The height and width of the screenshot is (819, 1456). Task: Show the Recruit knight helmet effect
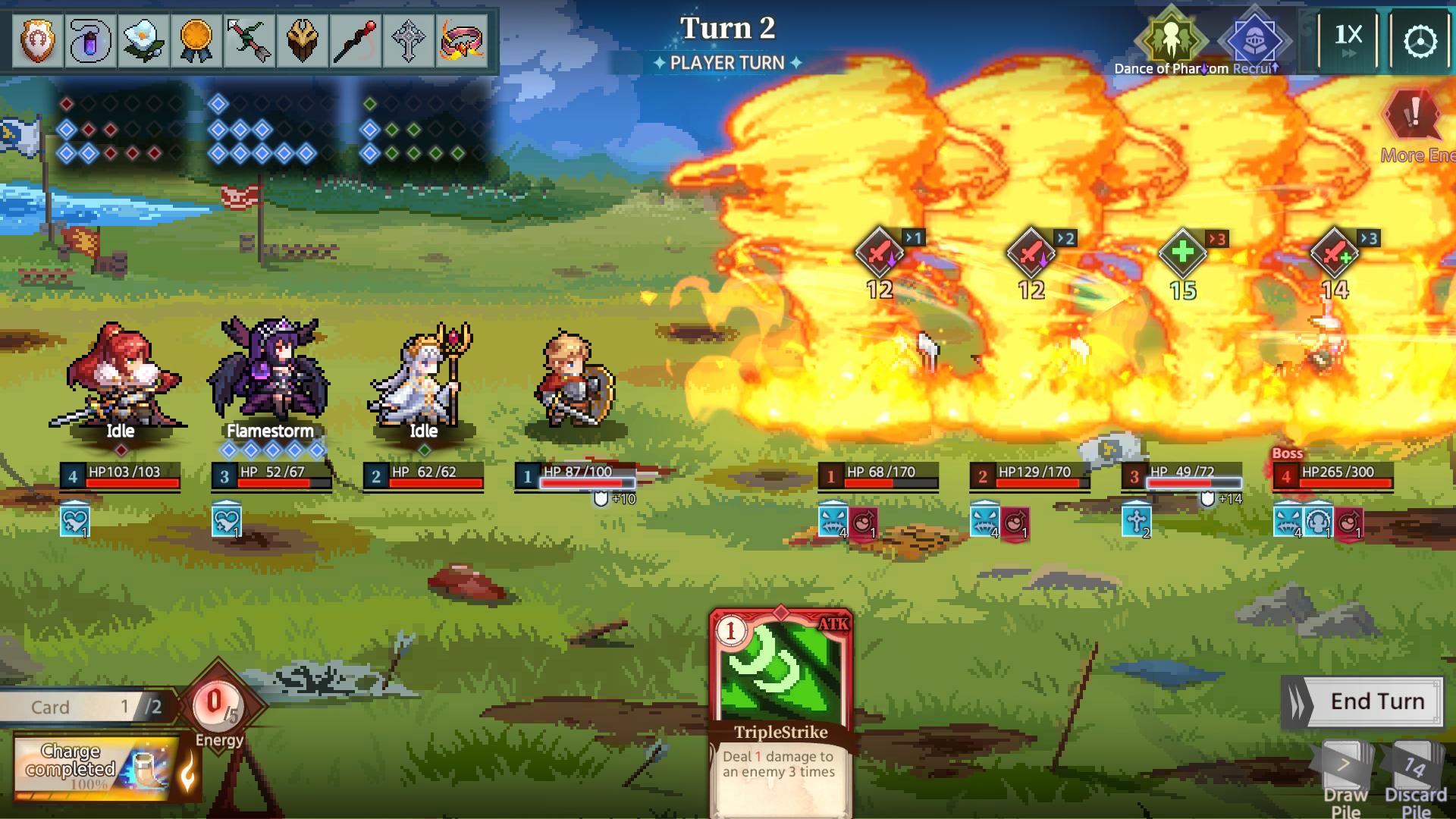pyautogui.click(x=1254, y=39)
